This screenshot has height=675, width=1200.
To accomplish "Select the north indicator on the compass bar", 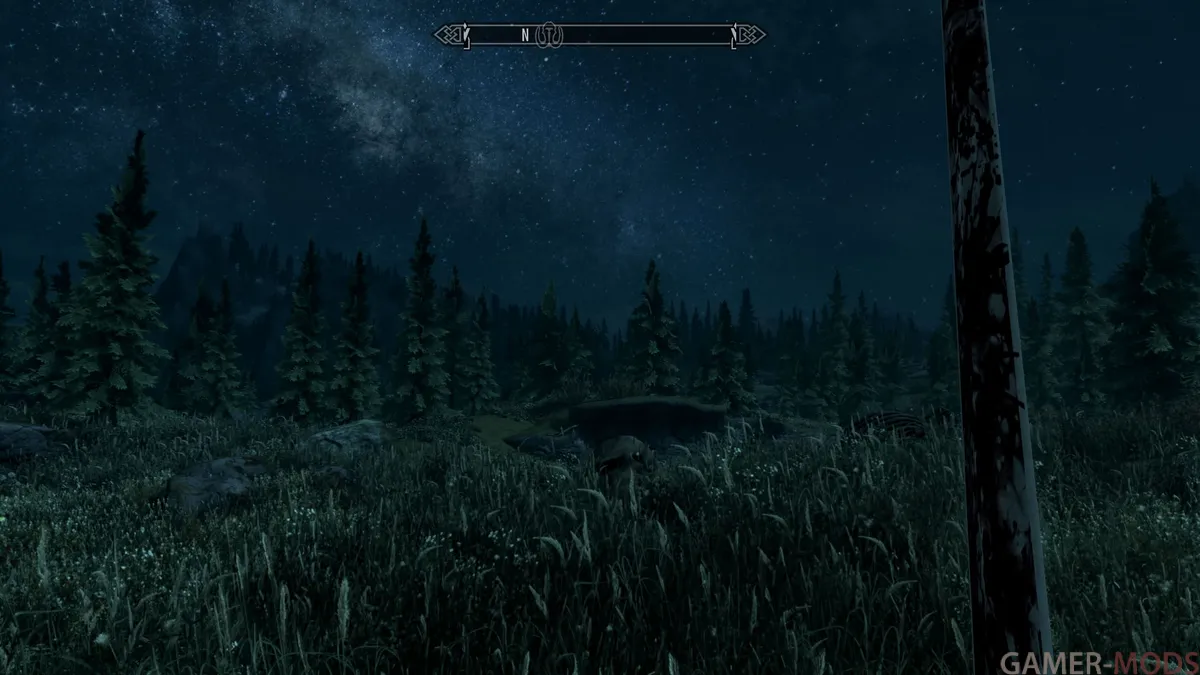I will (x=525, y=35).
